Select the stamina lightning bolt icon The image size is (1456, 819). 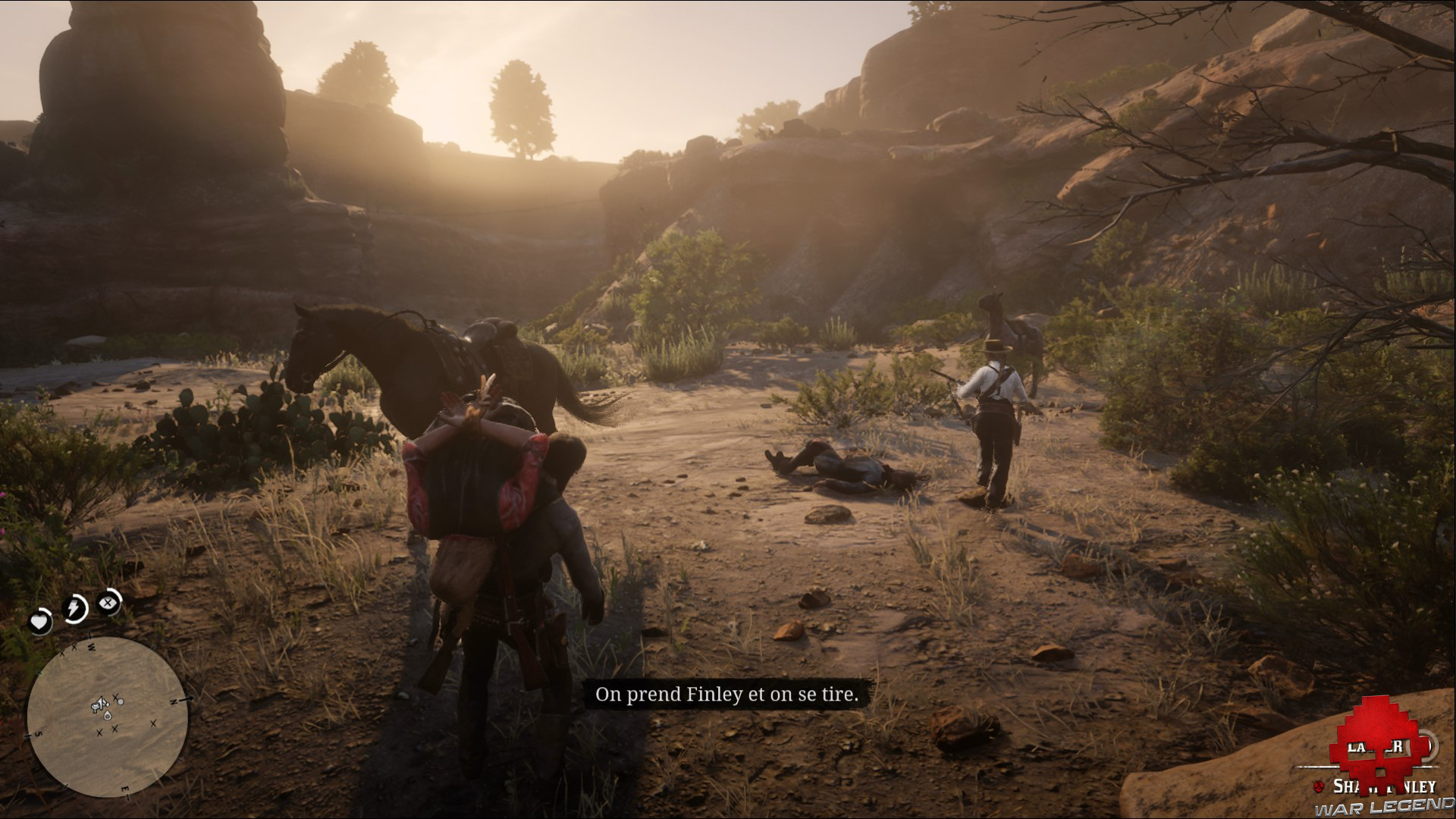73,606
